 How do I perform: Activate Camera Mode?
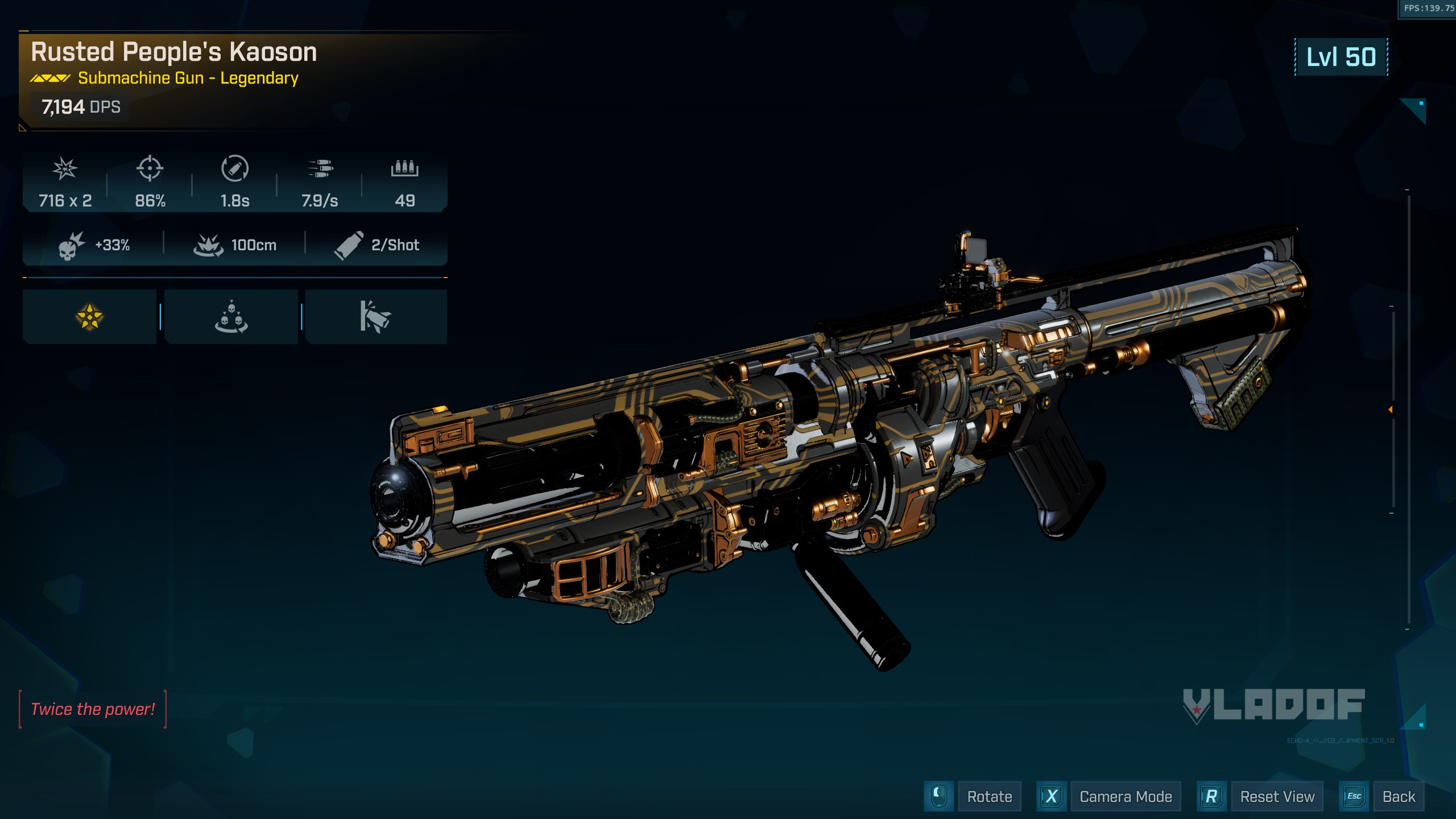click(x=1125, y=797)
